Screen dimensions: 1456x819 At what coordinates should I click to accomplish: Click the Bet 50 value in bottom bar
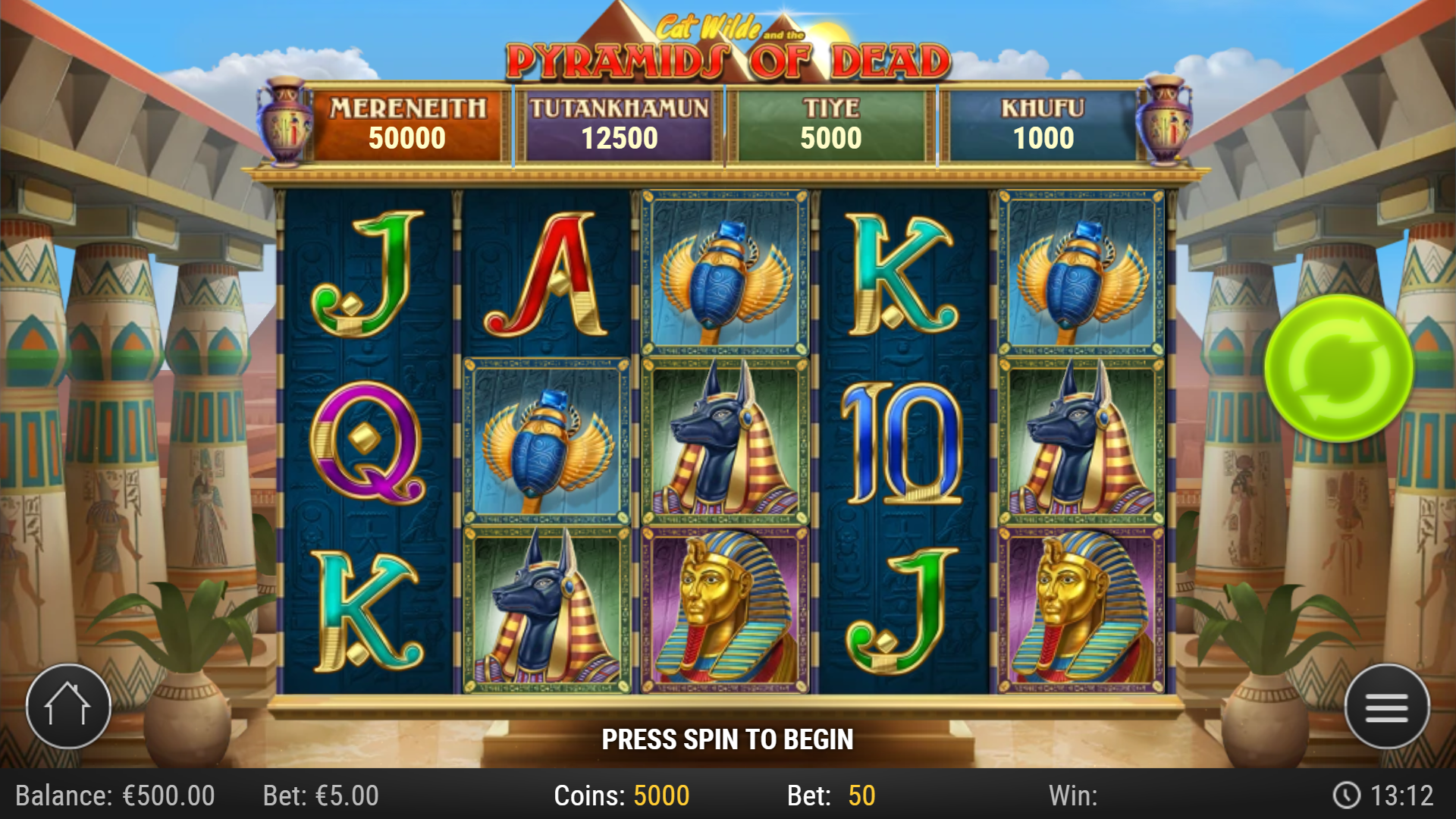830,795
